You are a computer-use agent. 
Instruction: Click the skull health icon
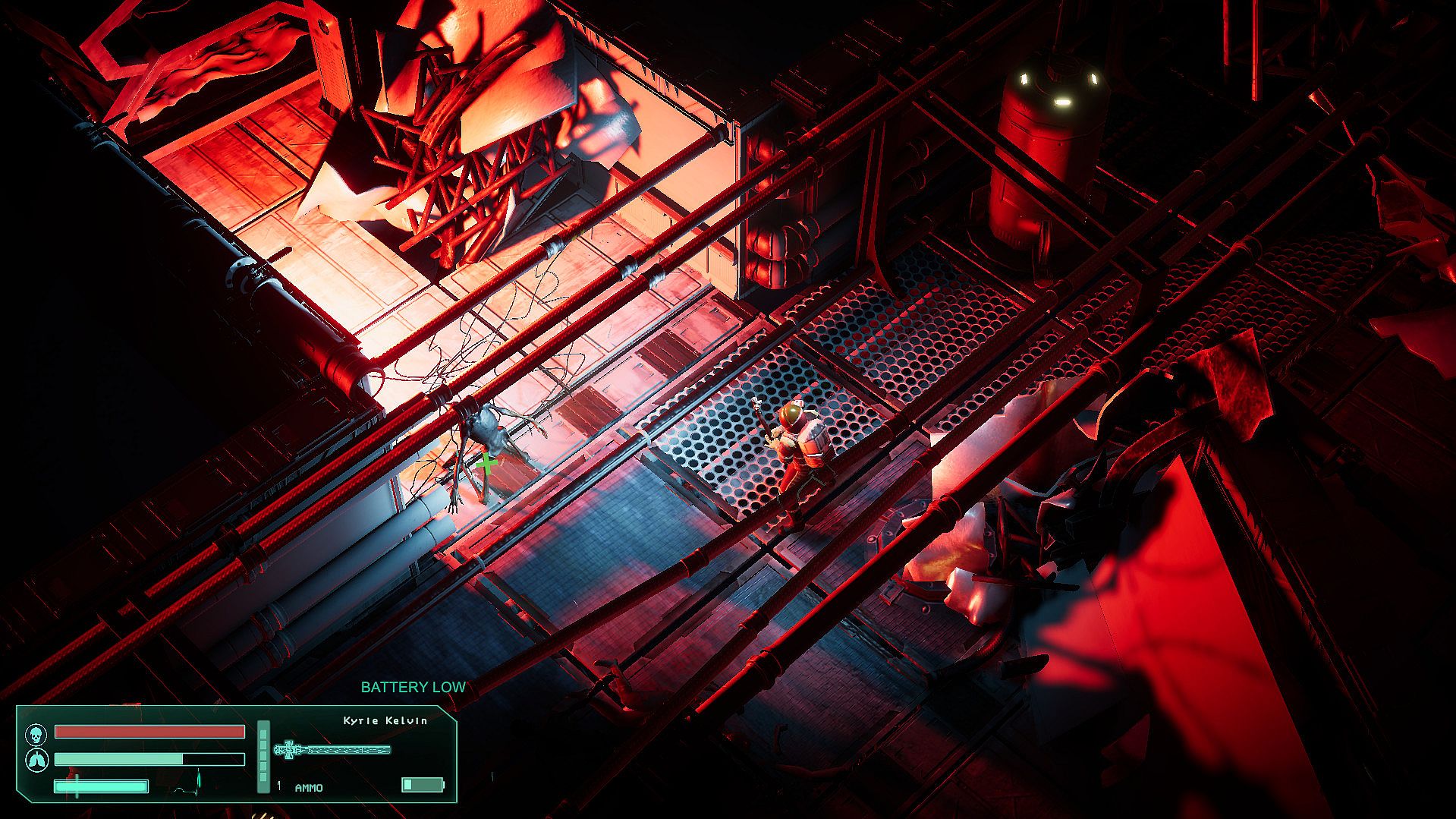(35, 734)
